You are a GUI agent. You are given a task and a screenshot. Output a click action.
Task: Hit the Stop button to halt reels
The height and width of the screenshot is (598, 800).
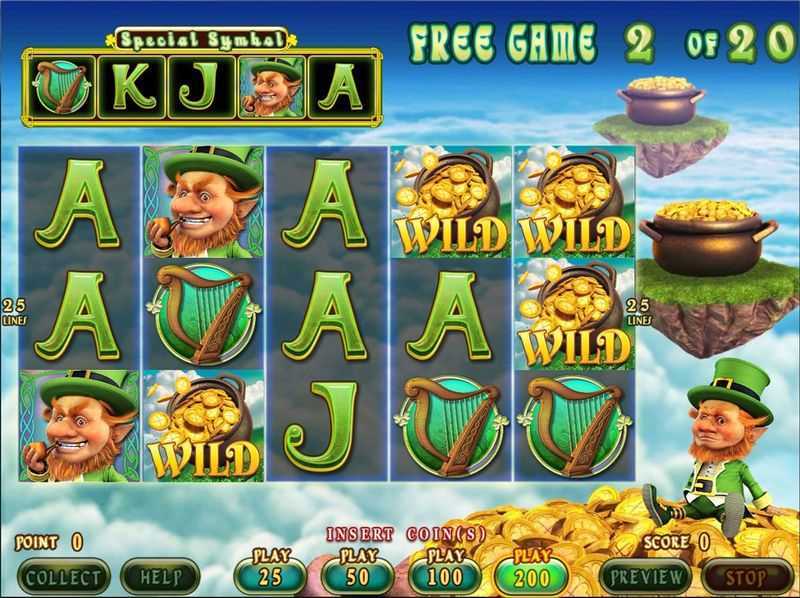(x=747, y=577)
